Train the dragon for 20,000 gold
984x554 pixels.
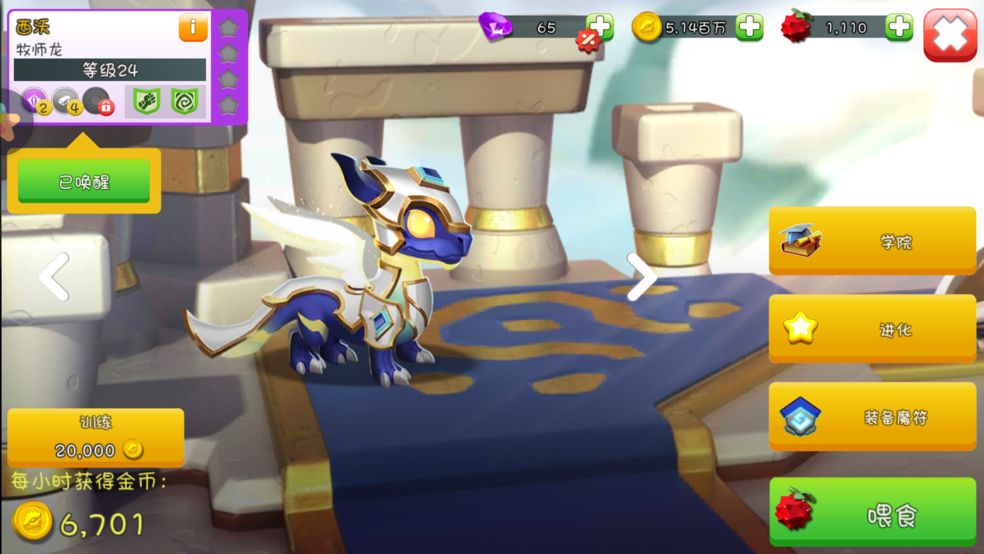pyautogui.click(x=96, y=437)
